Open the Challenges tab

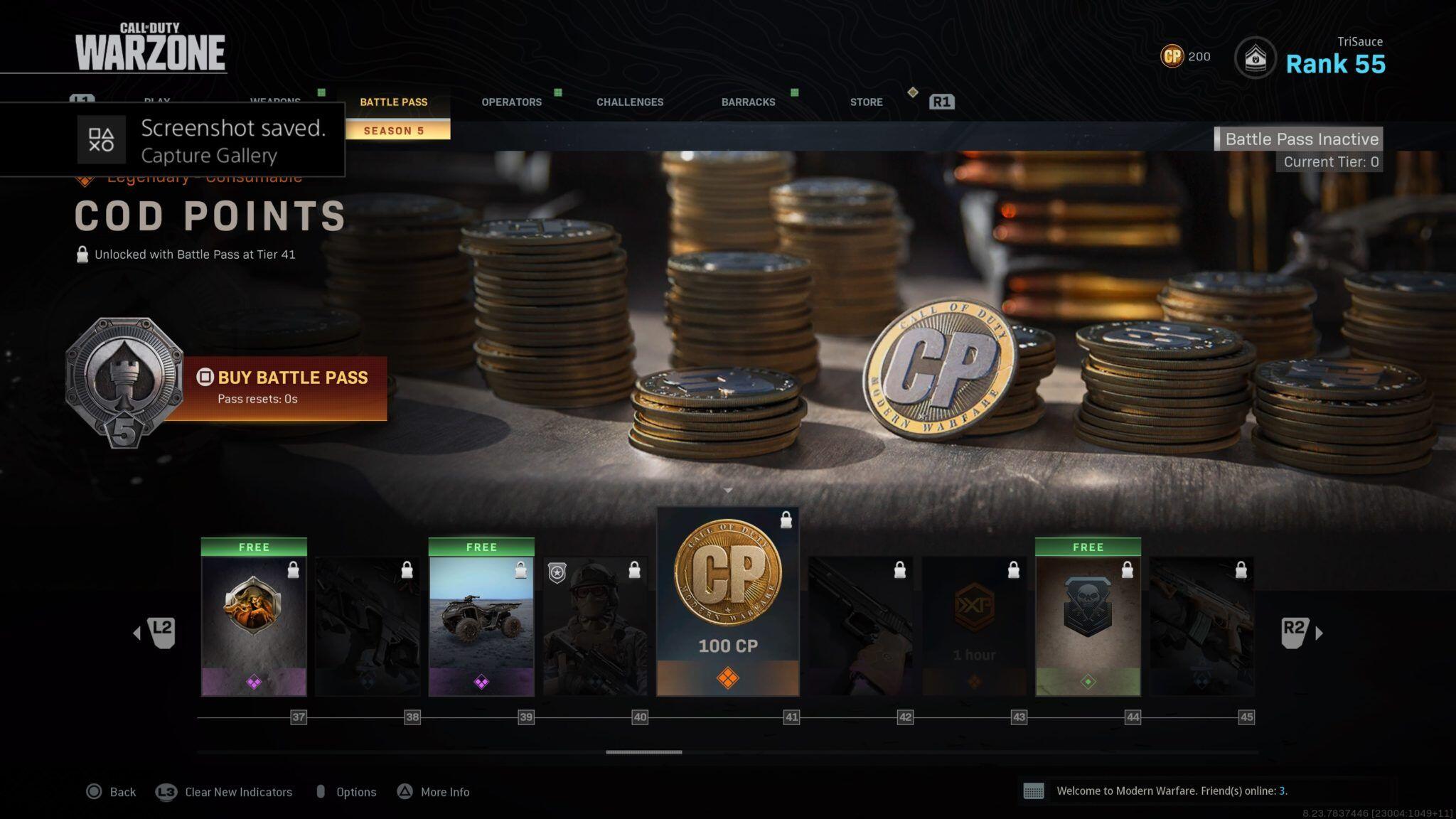(x=629, y=102)
